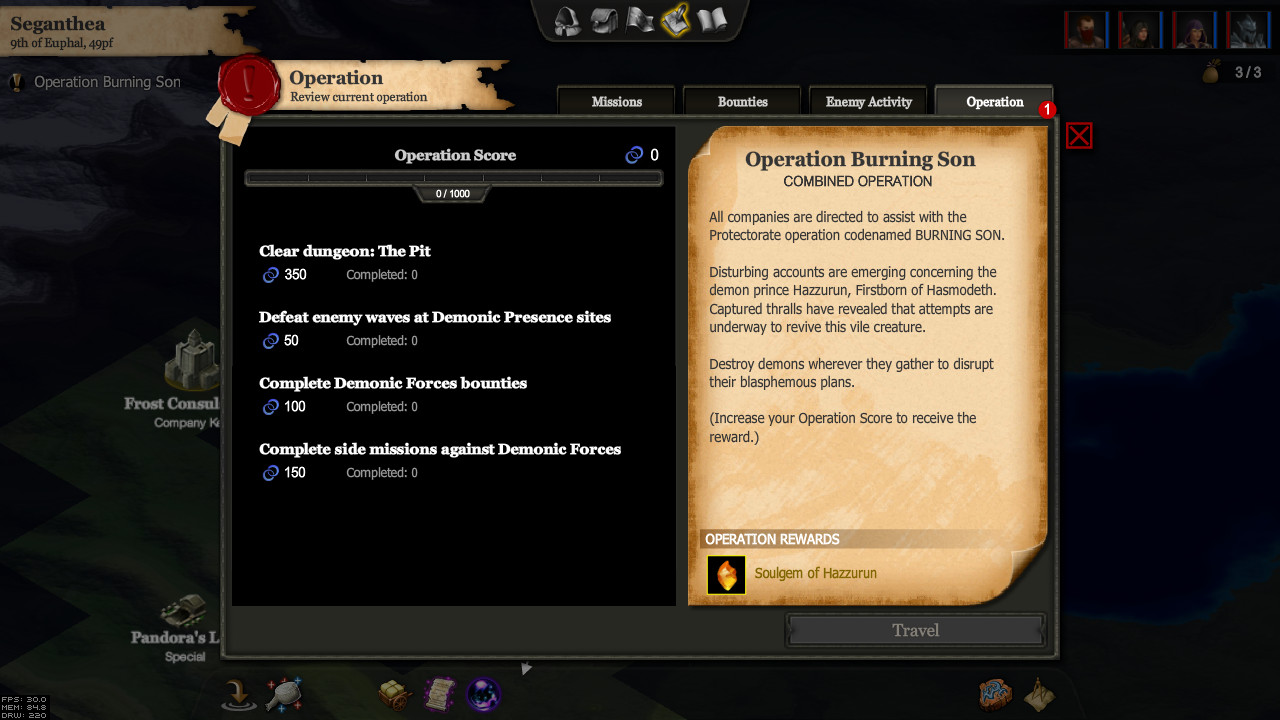Open the Bounties tab
The height and width of the screenshot is (720, 1280).
pyautogui.click(x=742, y=100)
